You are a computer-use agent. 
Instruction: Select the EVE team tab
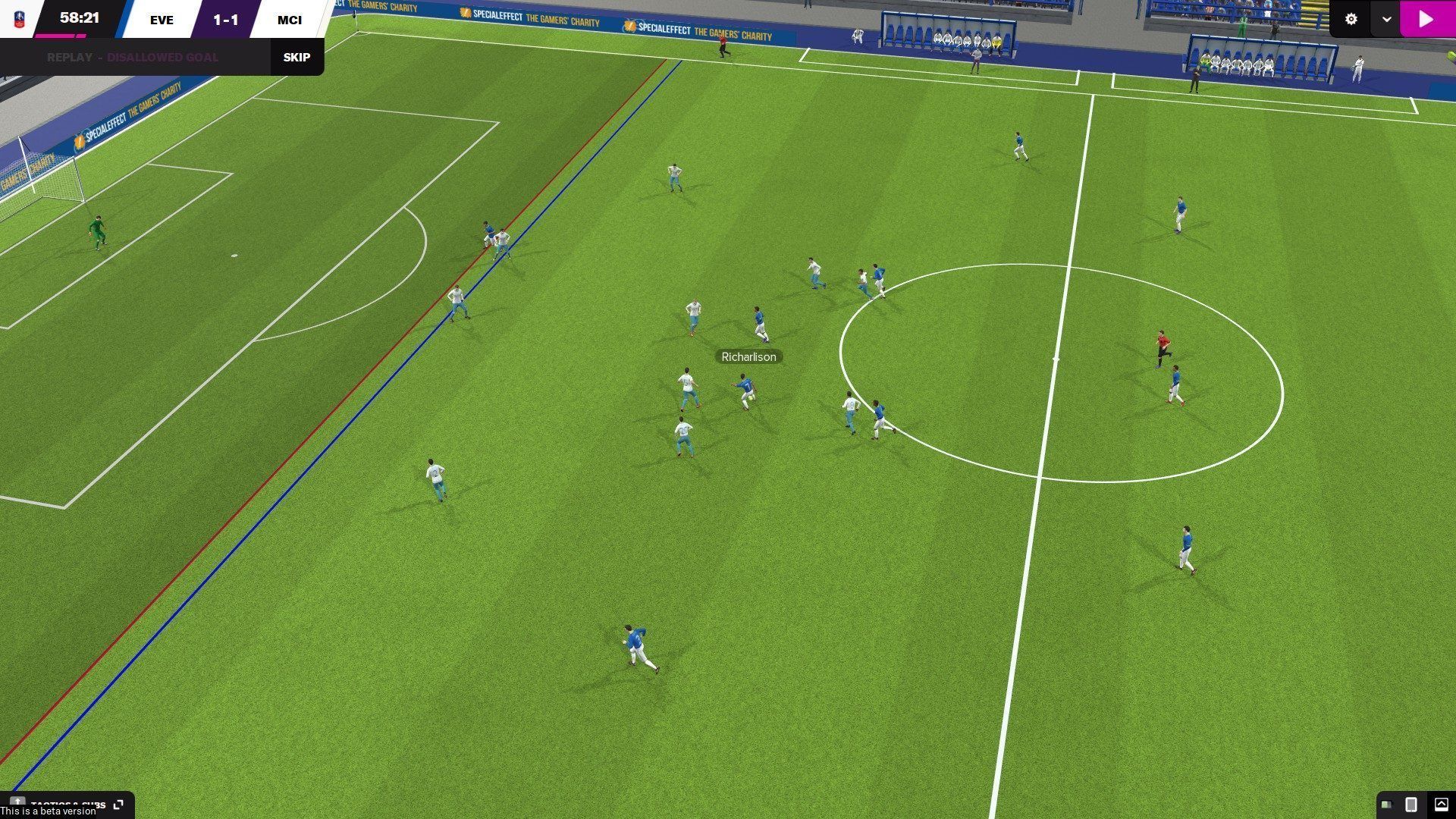[x=161, y=20]
